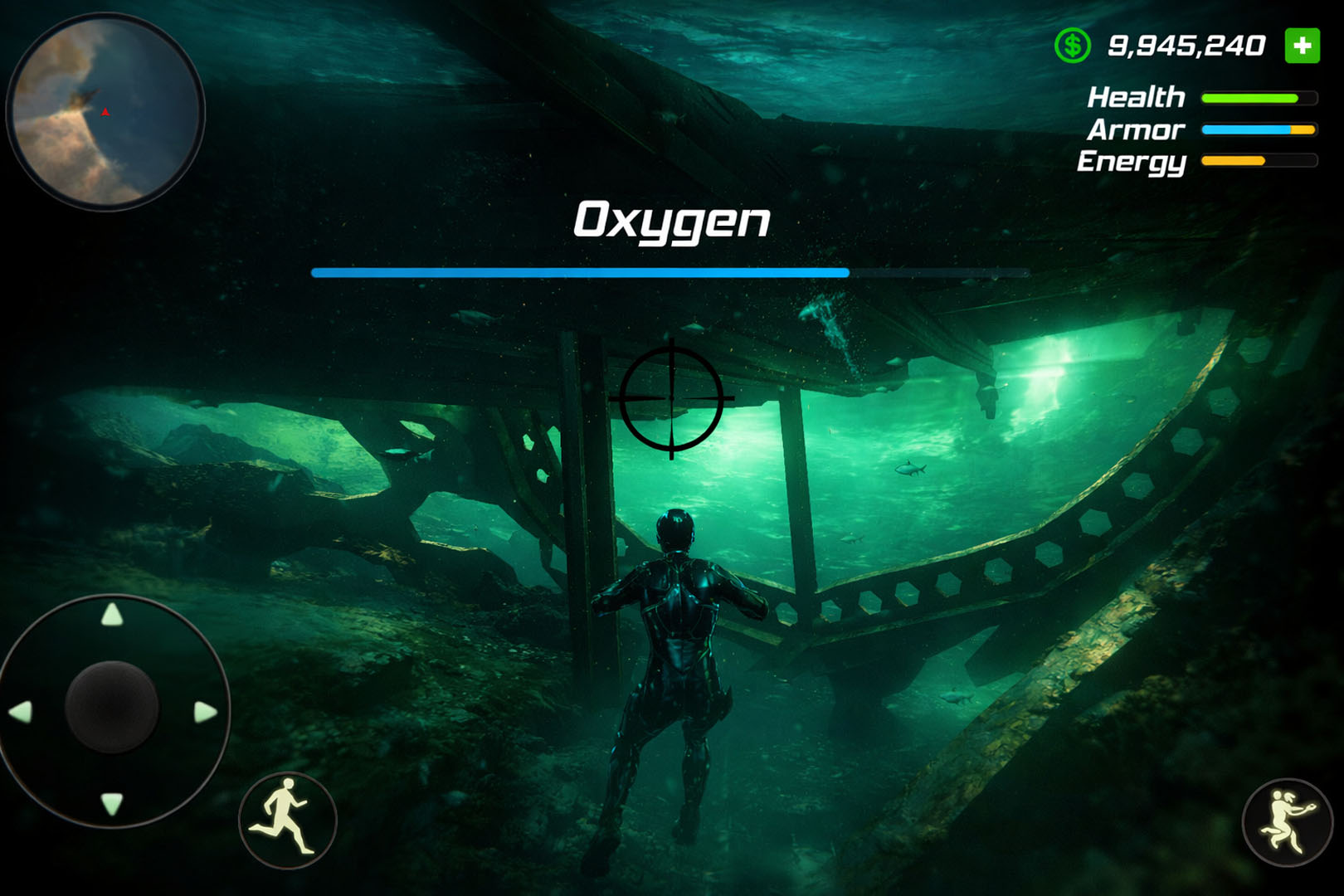Tap the green plus to add money
The image size is (1344, 896).
(x=1302, y=46)
